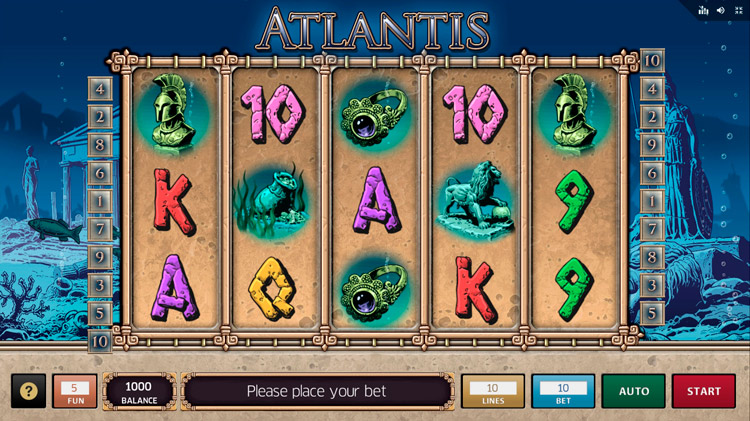This screenshot has height=421, width=750.
Task: Hit the red START button
Action: point(703,391)
